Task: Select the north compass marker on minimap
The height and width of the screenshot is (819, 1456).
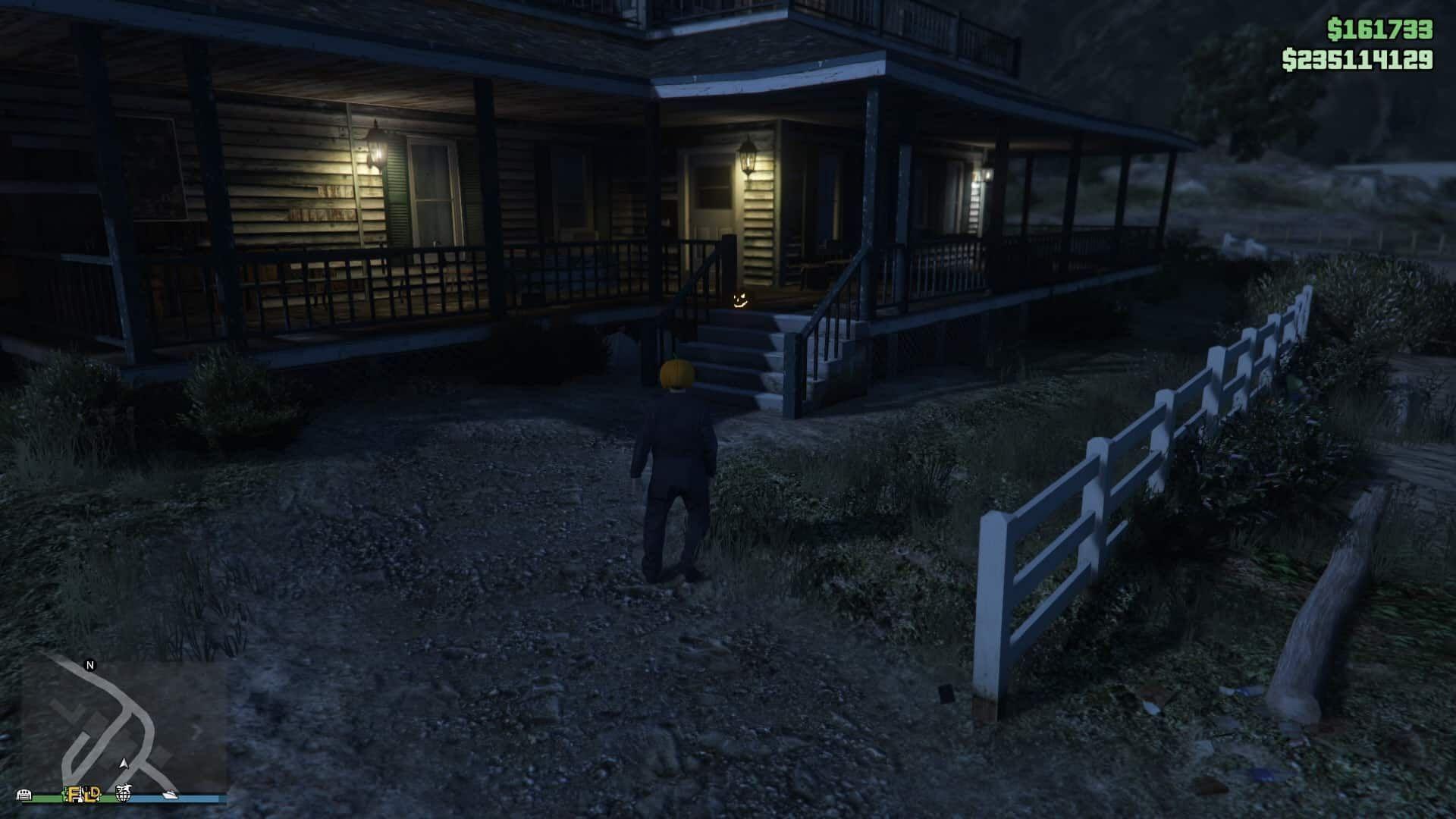Action: coord(90,666)
